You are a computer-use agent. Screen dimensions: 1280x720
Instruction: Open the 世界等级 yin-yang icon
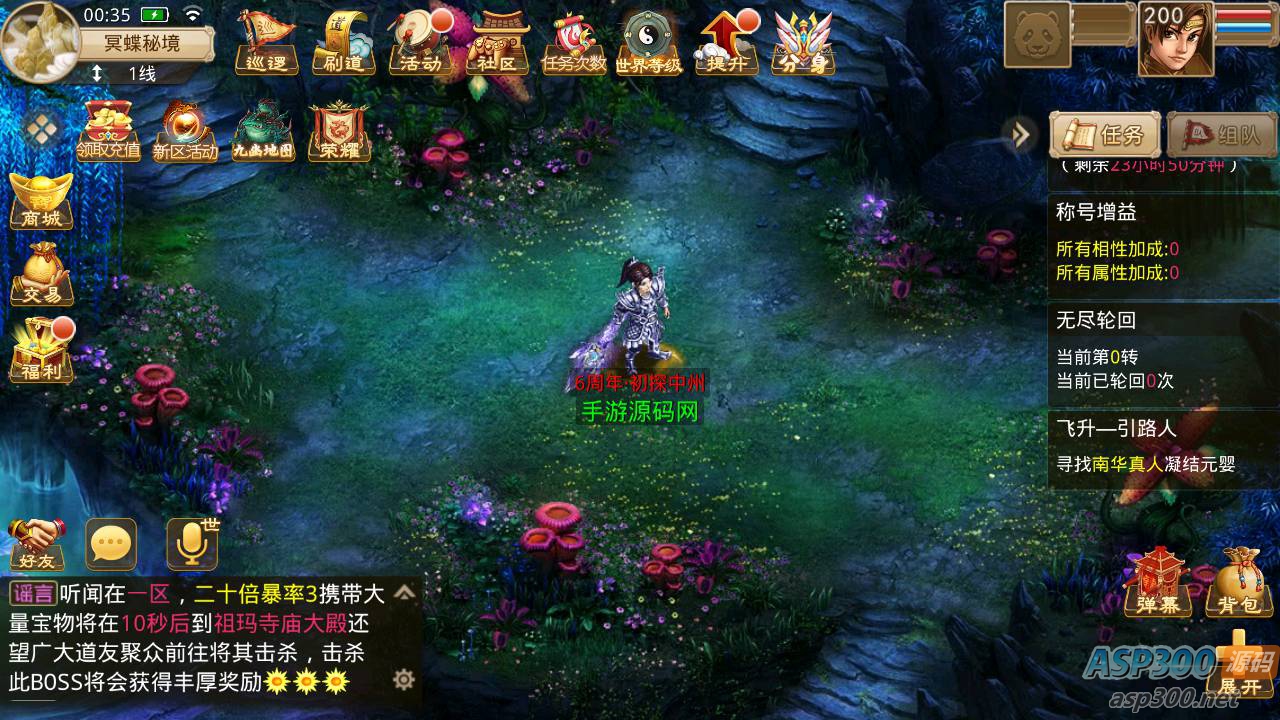click(x=649, y=43)
